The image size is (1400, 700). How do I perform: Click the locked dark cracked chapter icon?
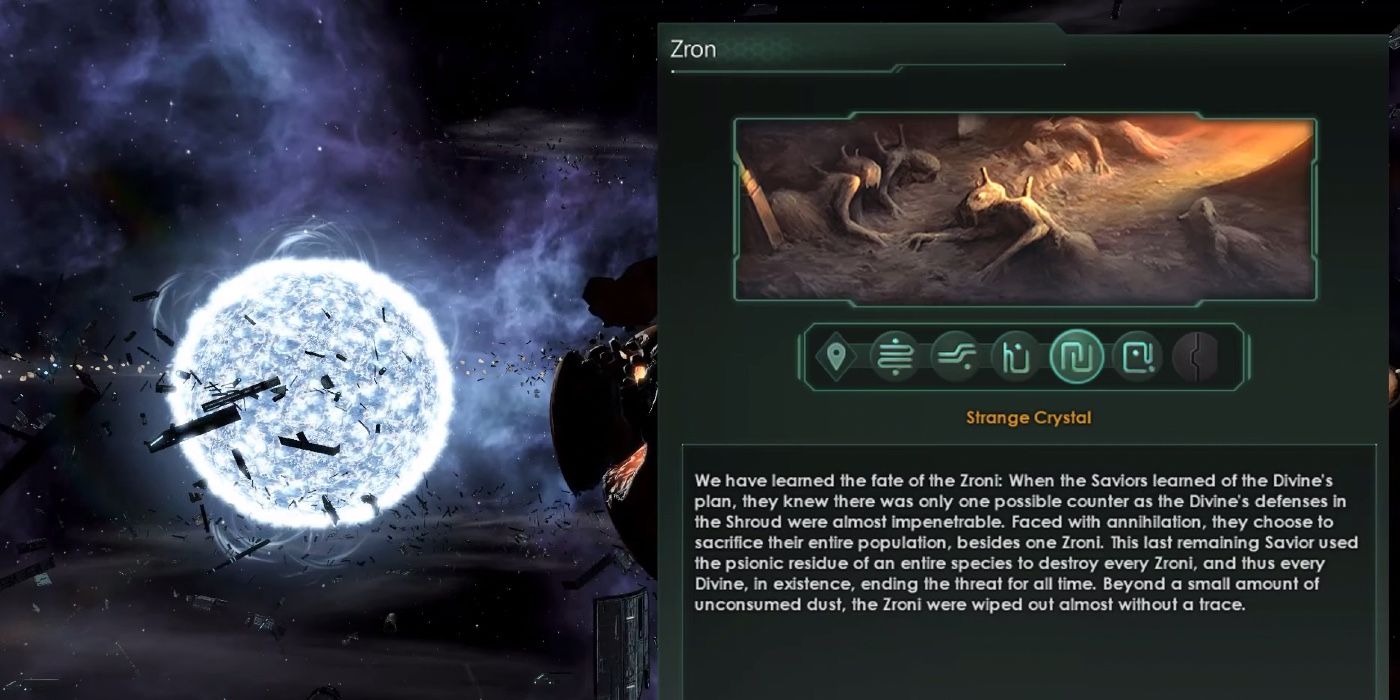click(x=1195, y=357)
